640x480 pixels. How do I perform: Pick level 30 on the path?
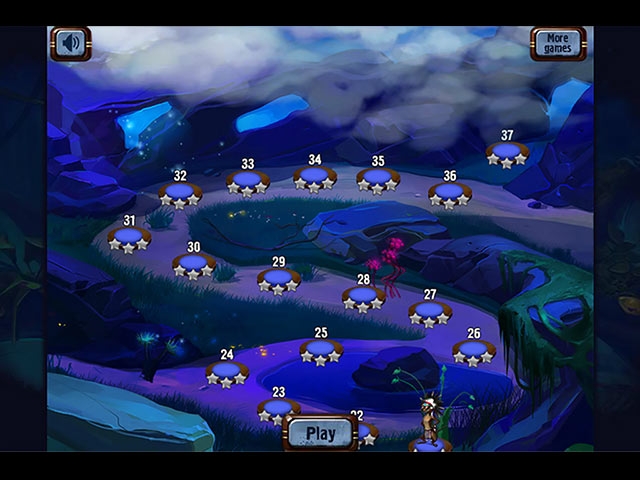(x=194, y=264)
